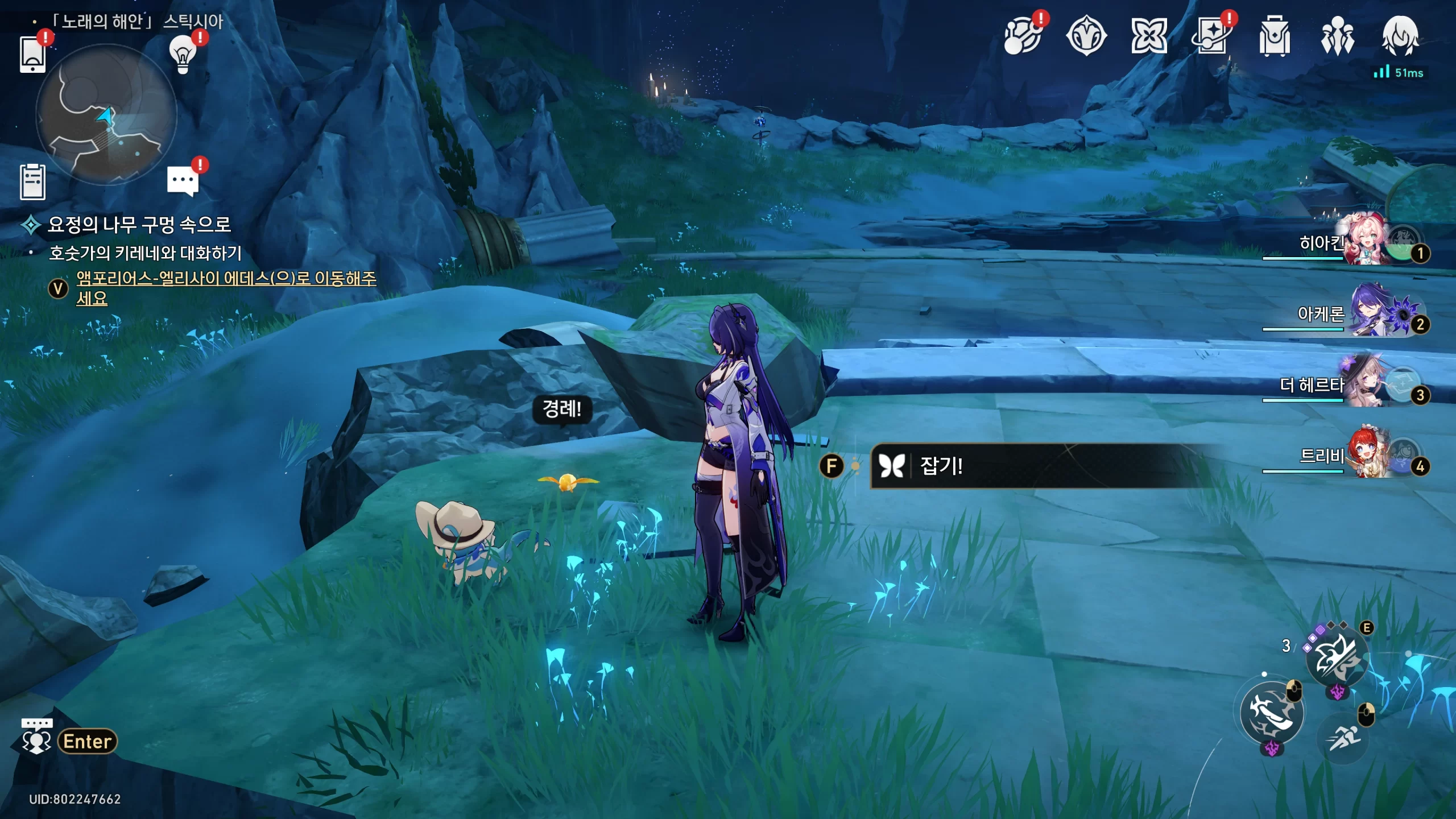
Task: Open the team setup three-figures icon
Action: [x=1337, y=36]
